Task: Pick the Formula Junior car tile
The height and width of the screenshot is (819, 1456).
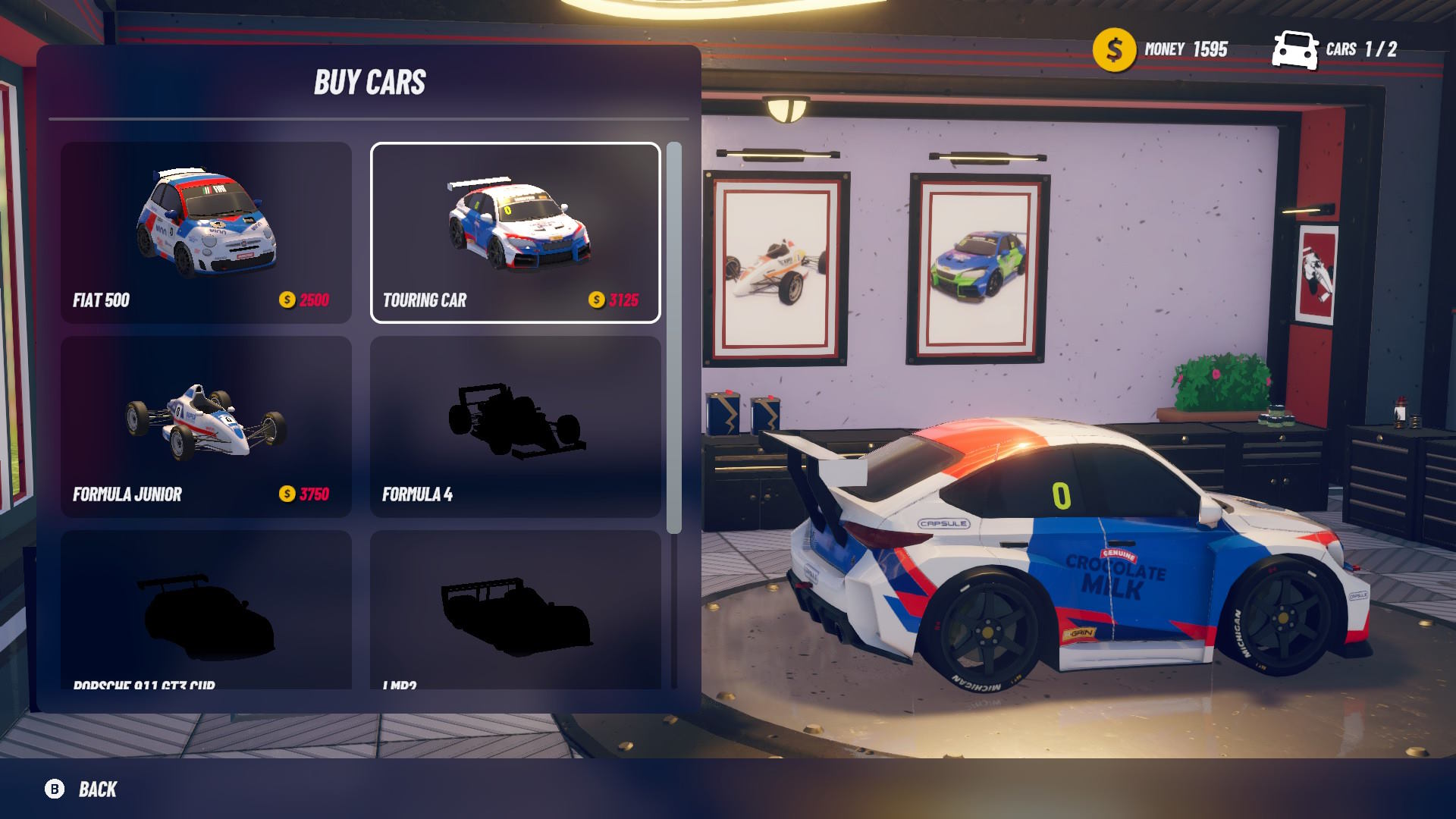Action: pos(206,426)
